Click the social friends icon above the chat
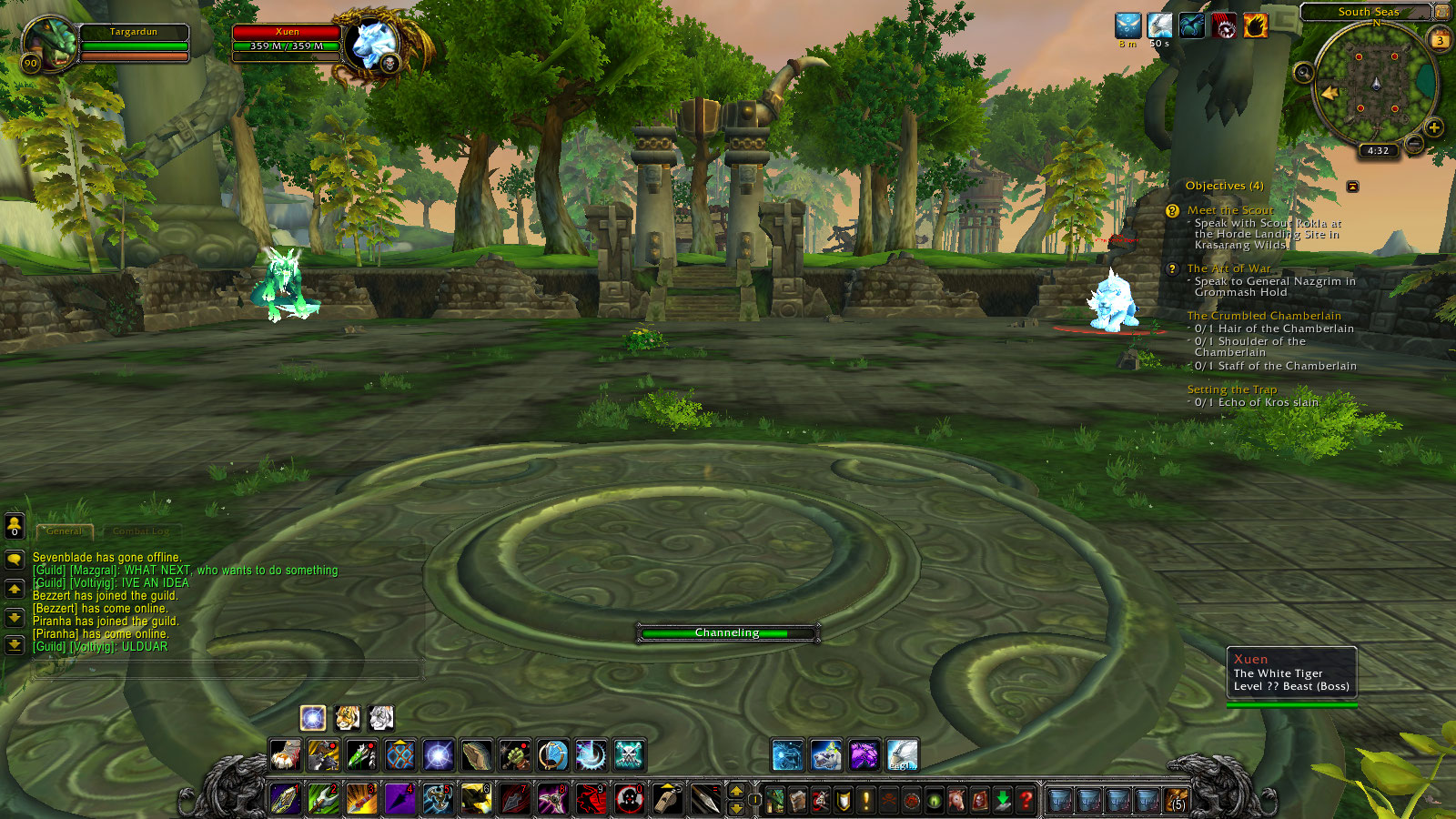Viewport: 1456px width, 819px height. 15,526
